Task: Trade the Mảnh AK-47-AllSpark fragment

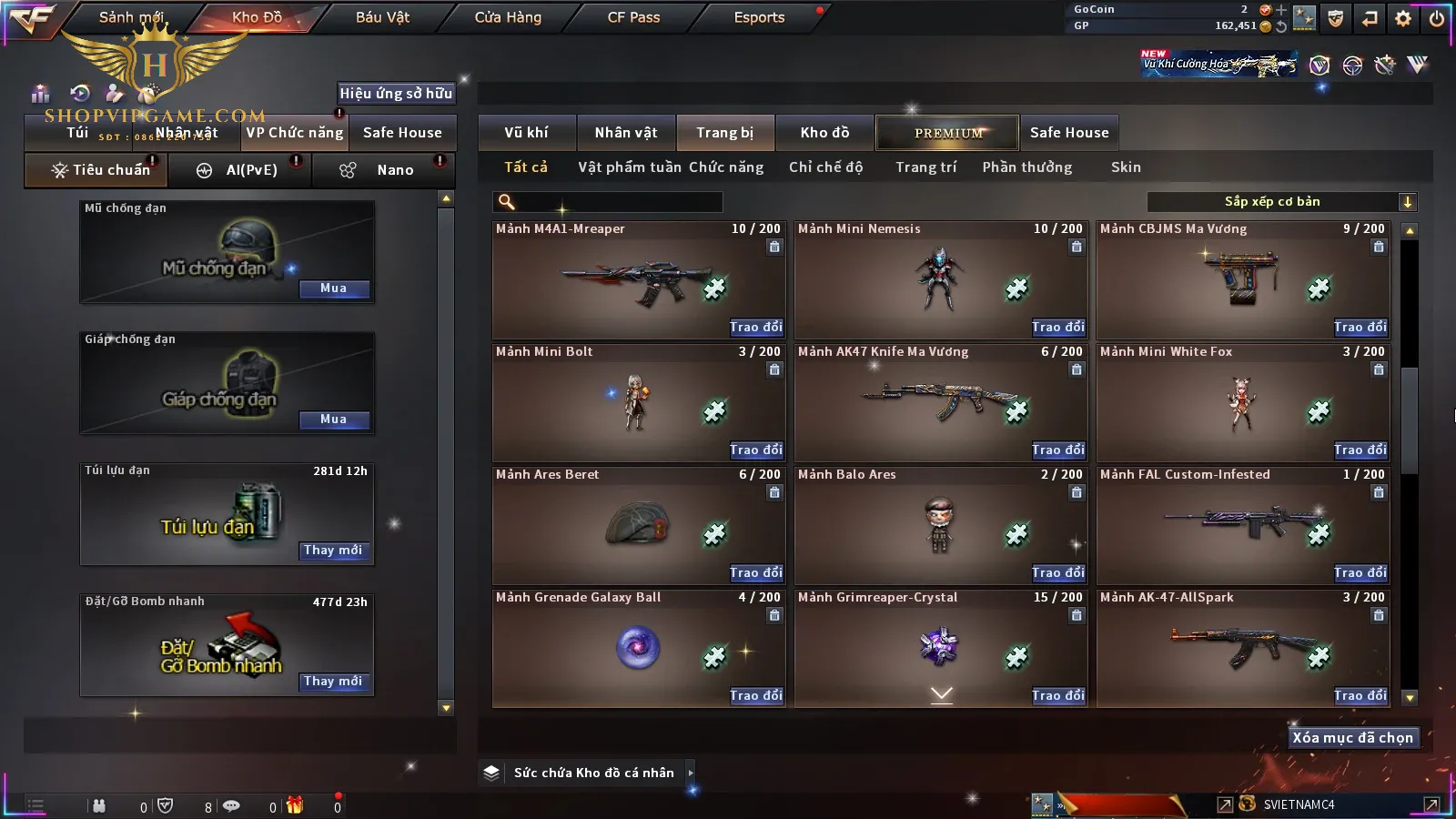Action: [1360, 696]
